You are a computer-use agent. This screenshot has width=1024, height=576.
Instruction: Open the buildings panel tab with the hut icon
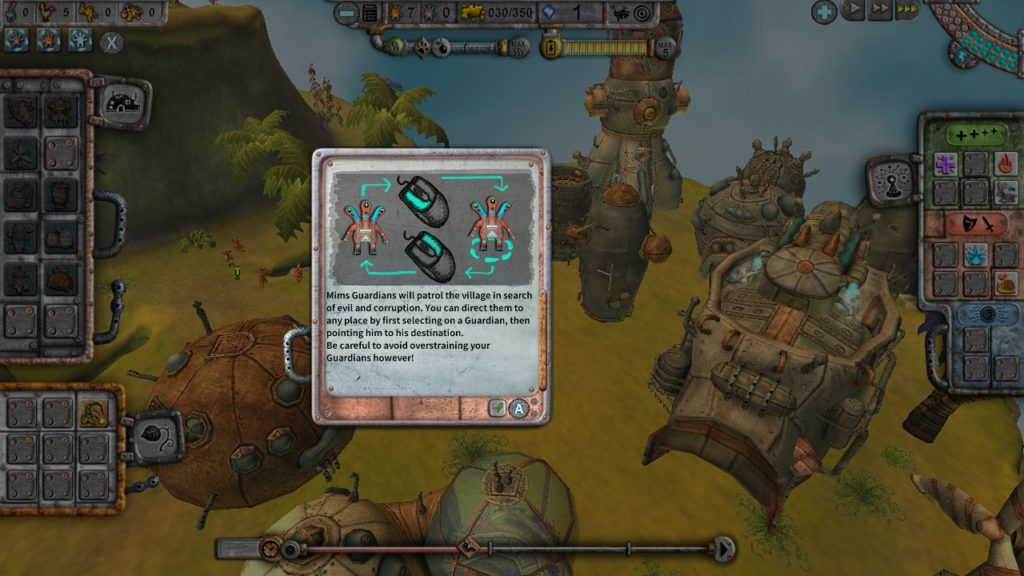[x=121, y=101]
